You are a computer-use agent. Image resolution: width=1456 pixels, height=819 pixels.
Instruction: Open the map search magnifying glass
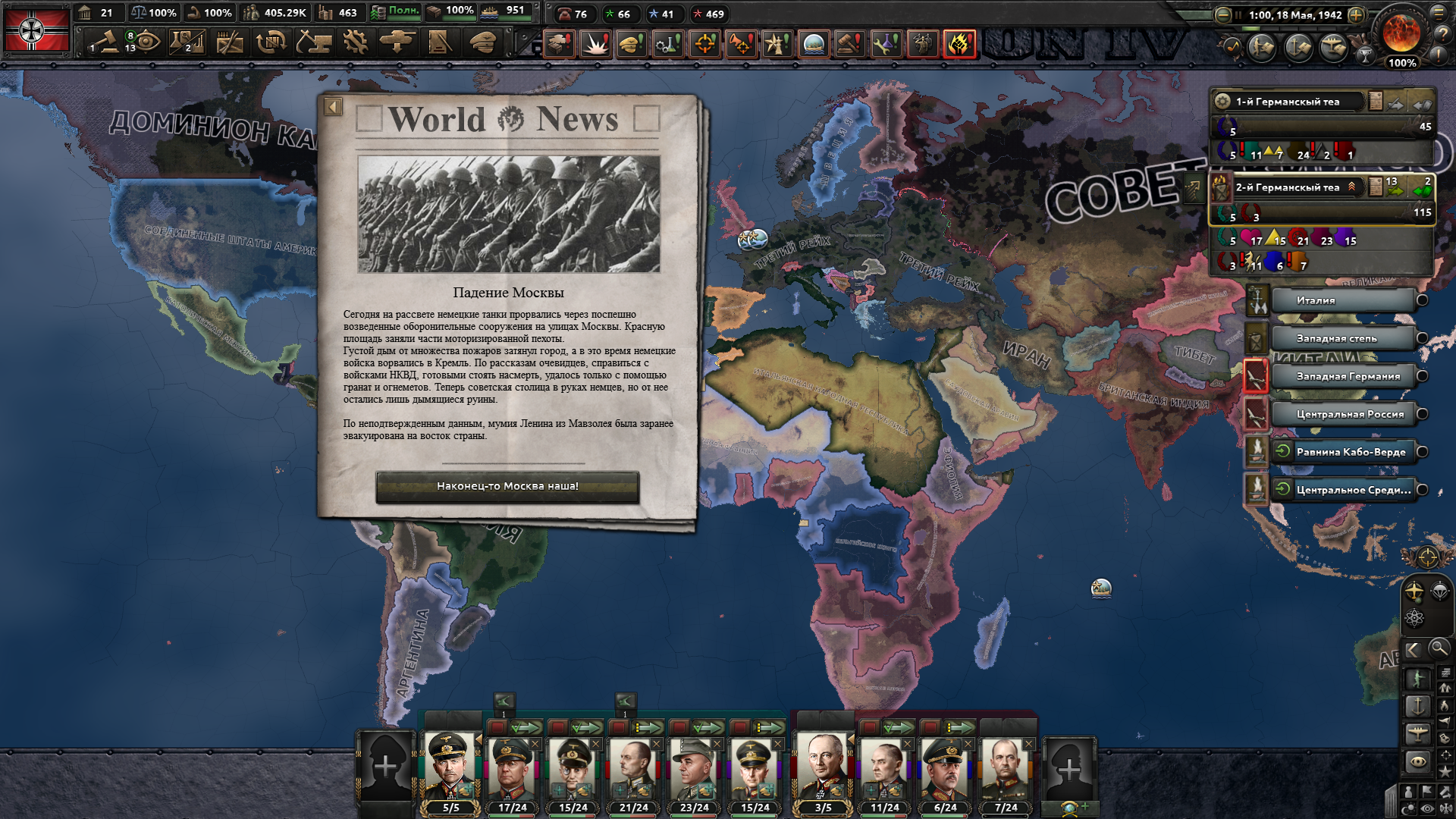[1439, 648]
